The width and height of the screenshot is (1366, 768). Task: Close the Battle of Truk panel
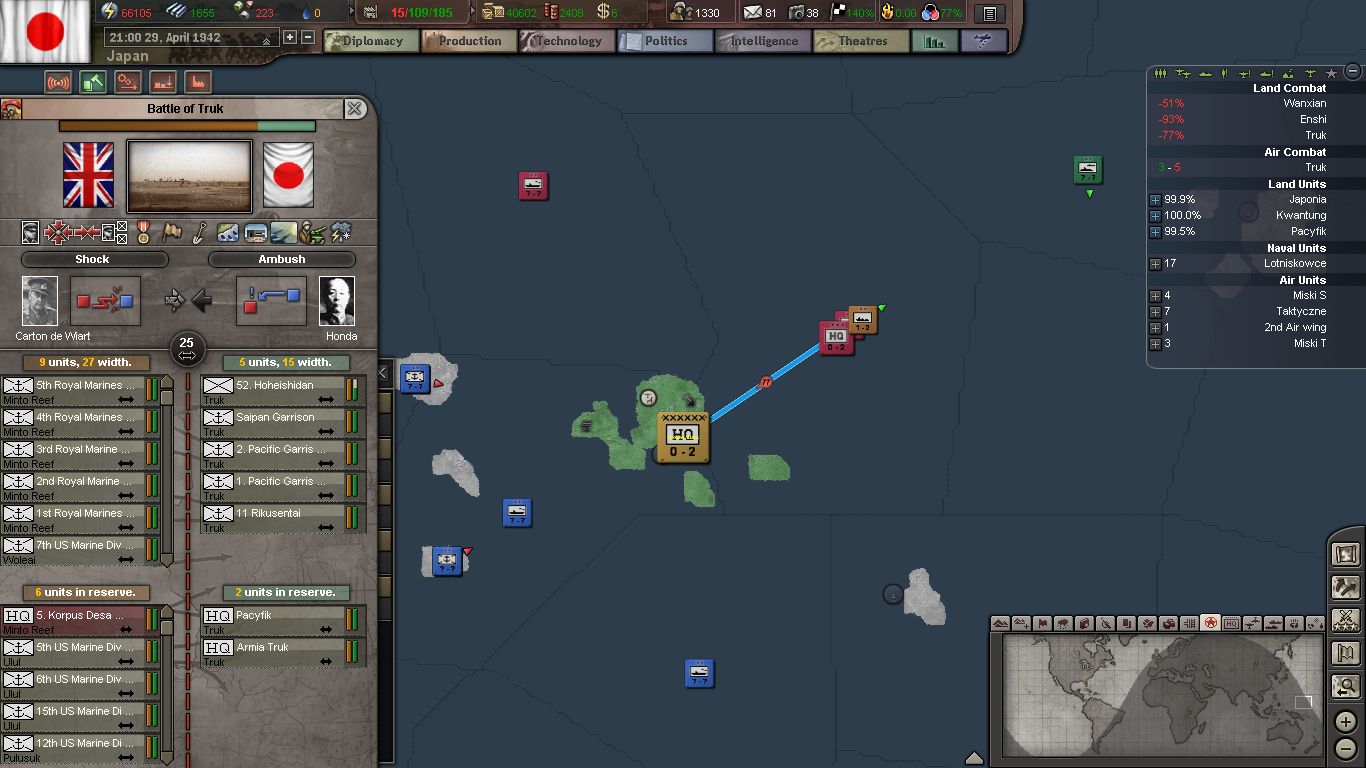point(355,108)
